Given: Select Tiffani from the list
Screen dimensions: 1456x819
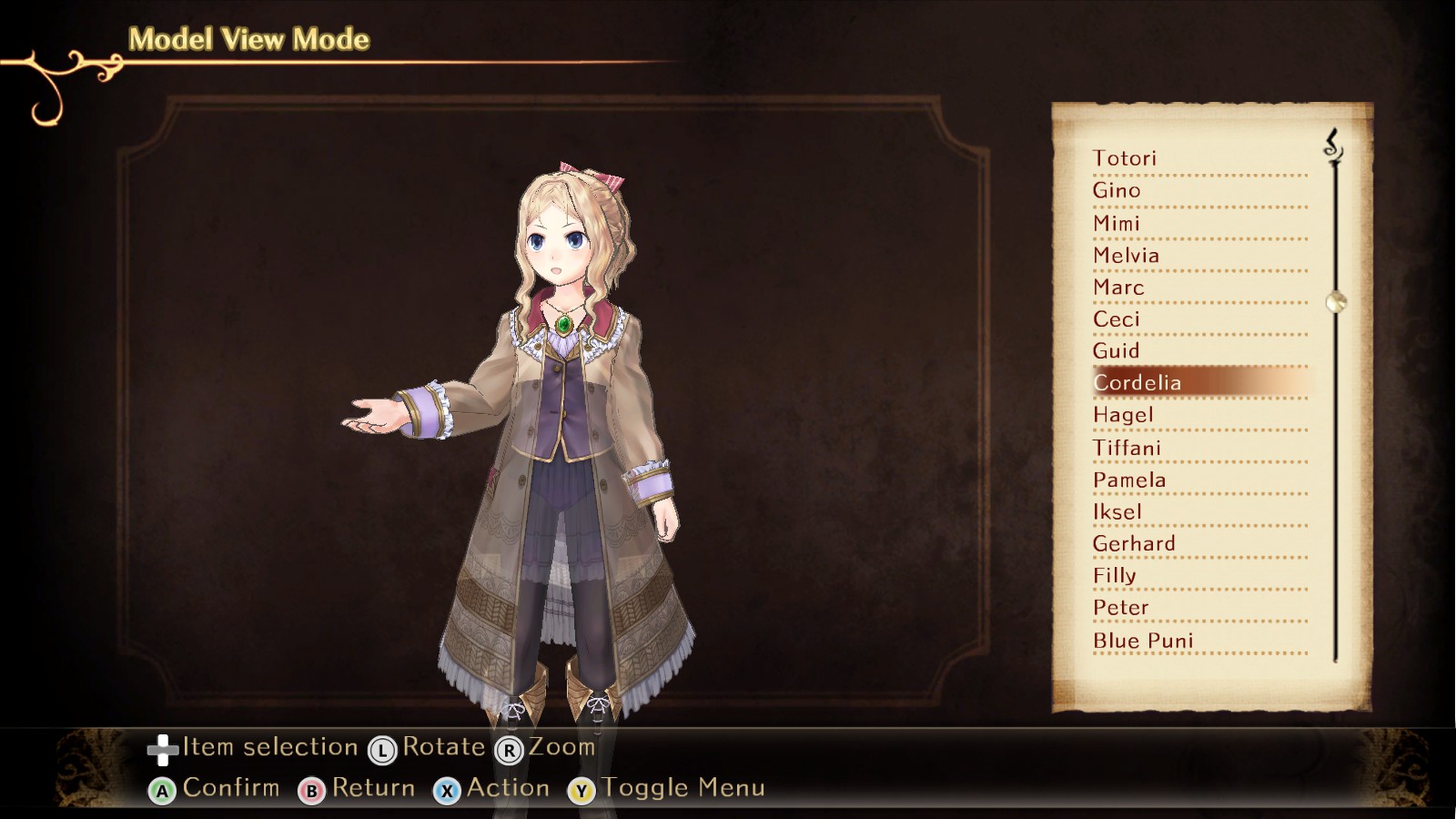Looking at the screenshot, I should point(1127,448).
